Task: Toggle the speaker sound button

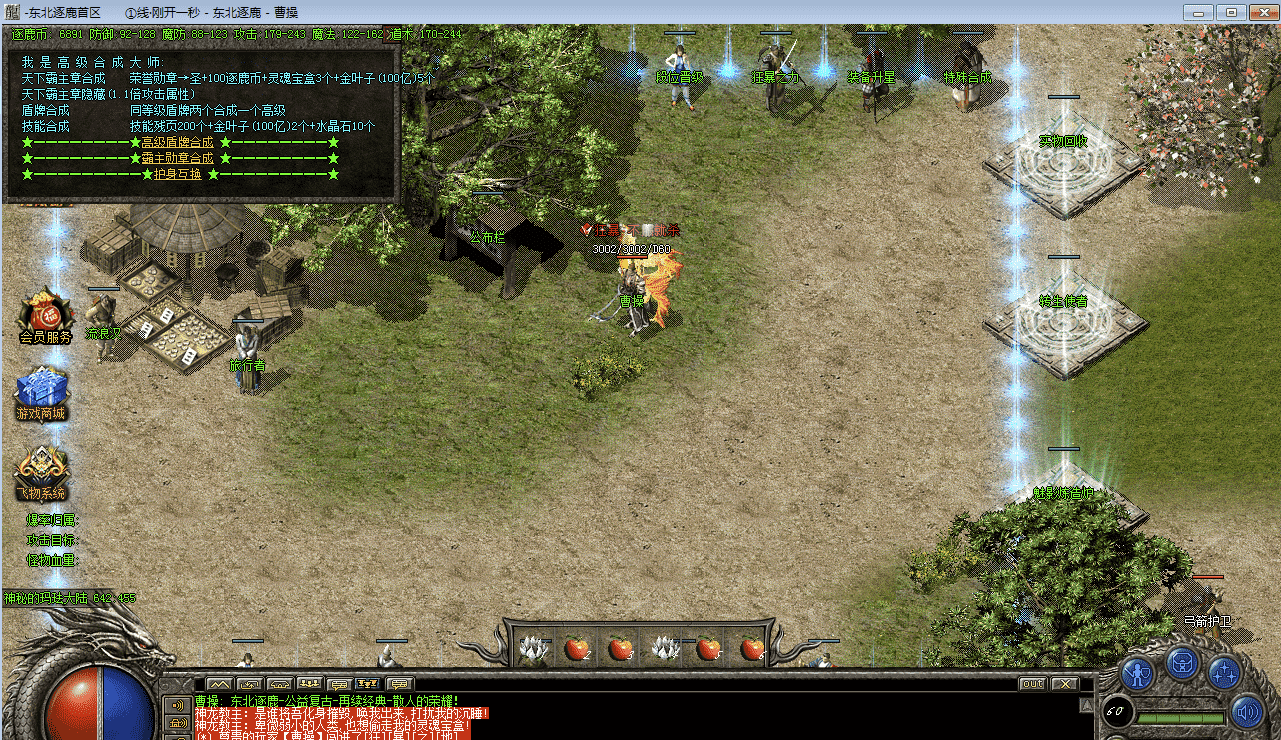Action: click(1246, 713)
